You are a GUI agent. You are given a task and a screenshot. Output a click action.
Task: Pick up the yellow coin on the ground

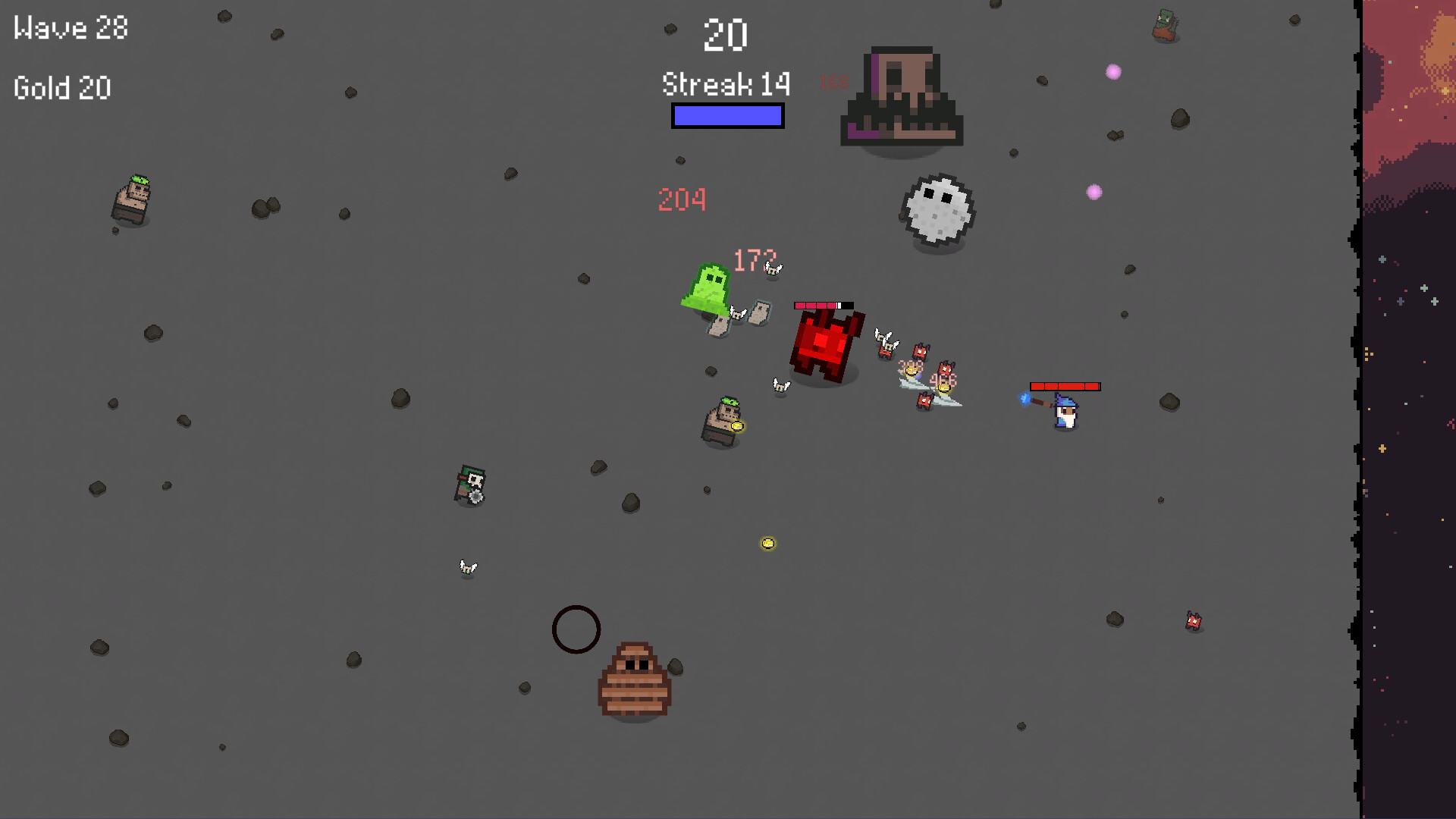tap(768, 541)
